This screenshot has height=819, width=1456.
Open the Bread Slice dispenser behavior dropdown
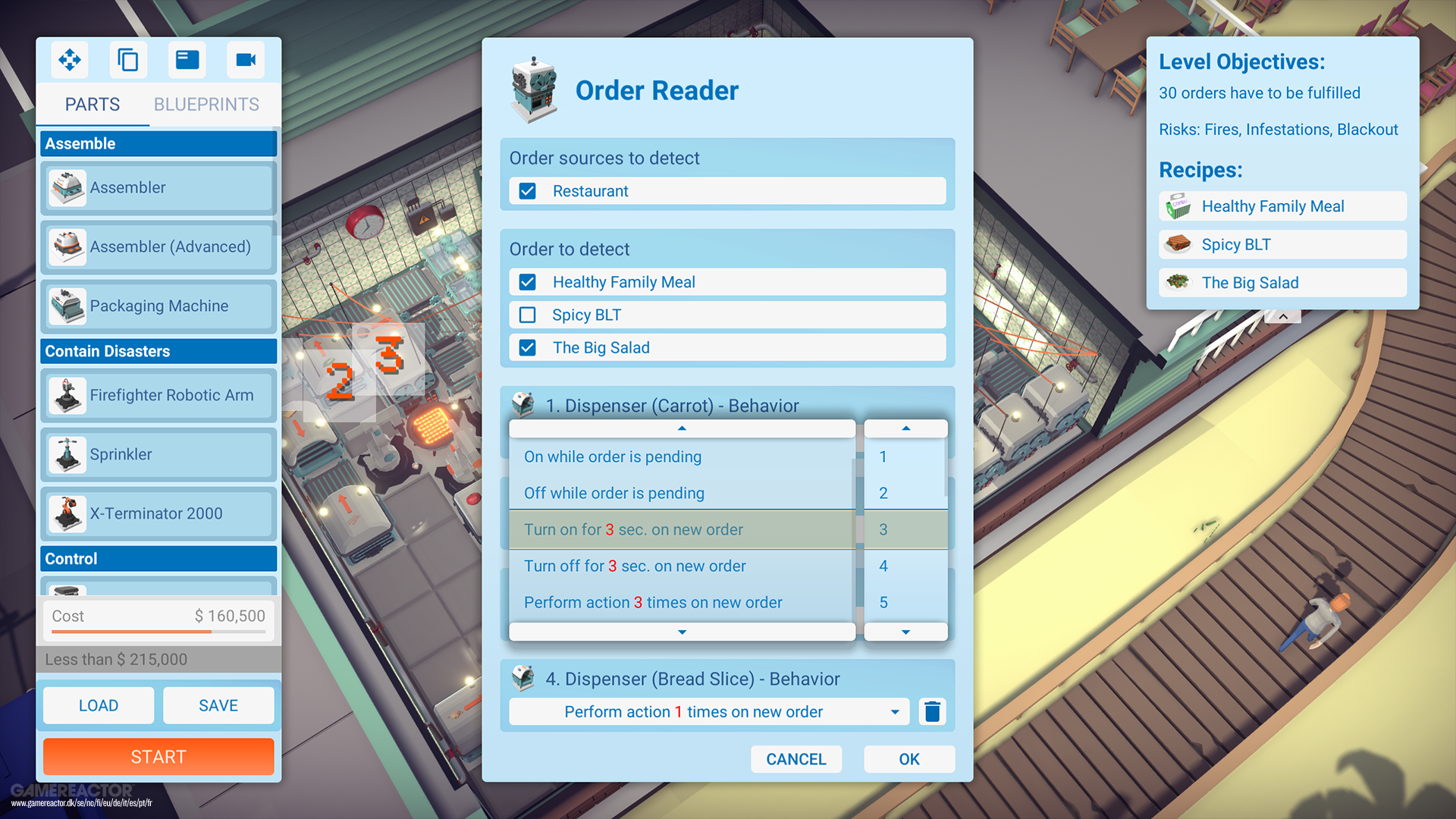click(895, 712)
